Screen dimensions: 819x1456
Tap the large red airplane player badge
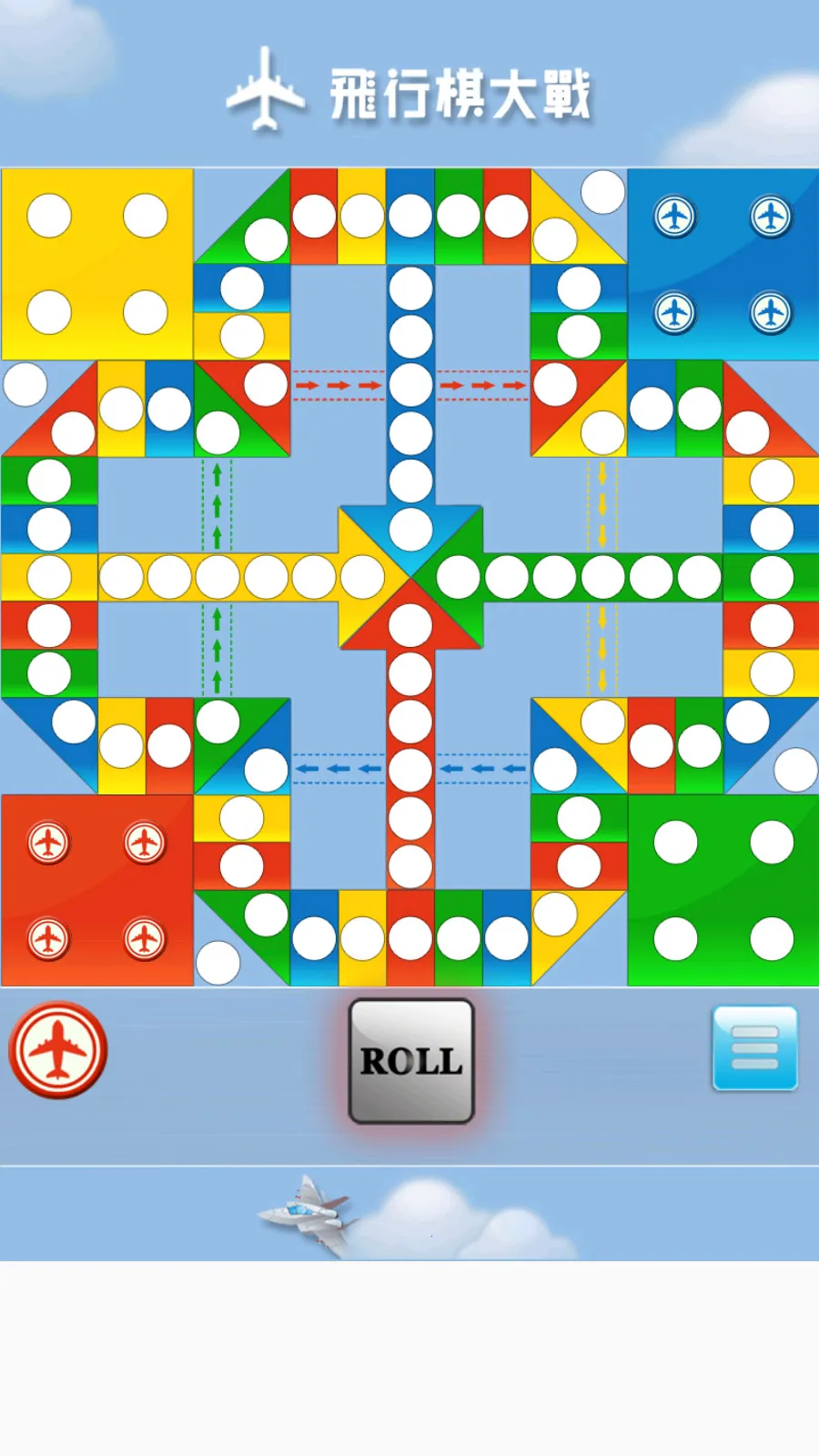[x=58, y=1050]
